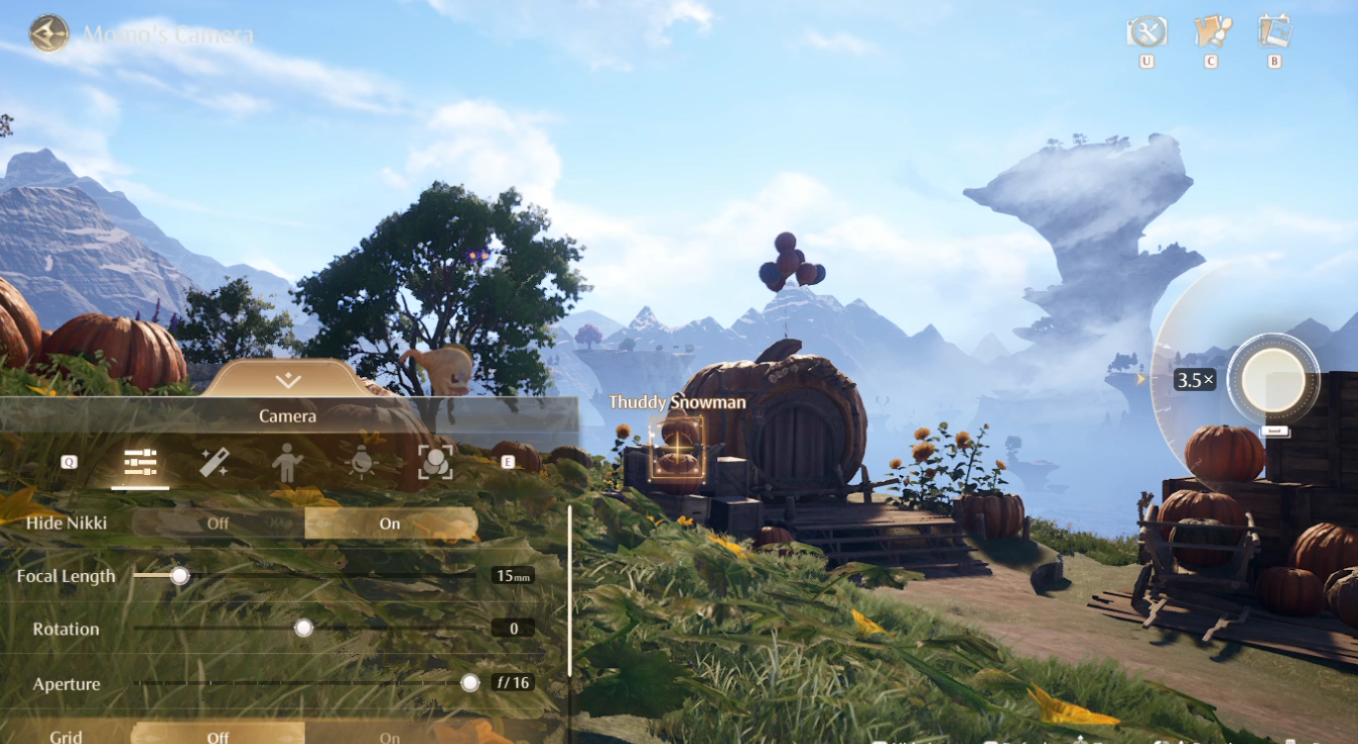Switch to the color filters tab
1358x744 pixels.
click(435, 462)
